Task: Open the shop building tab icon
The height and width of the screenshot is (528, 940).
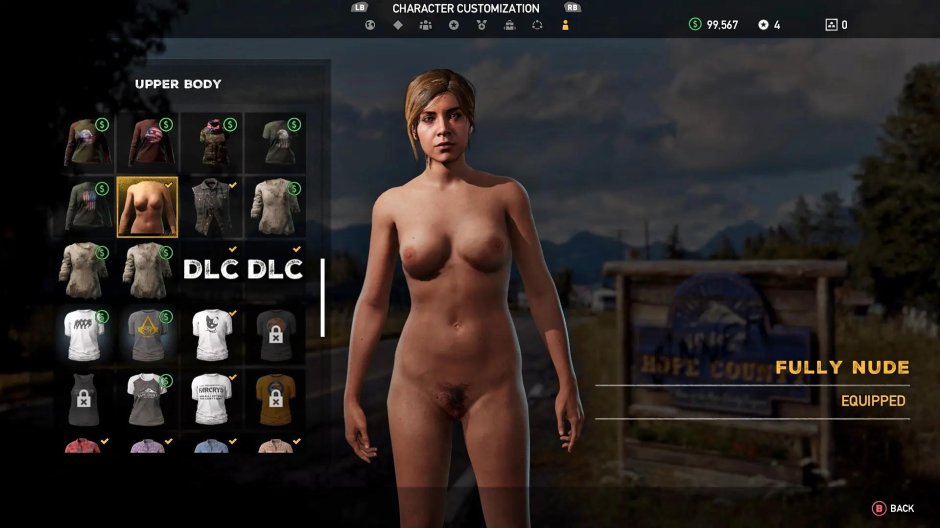Action: pyautogui.click(x=509, y=25)
